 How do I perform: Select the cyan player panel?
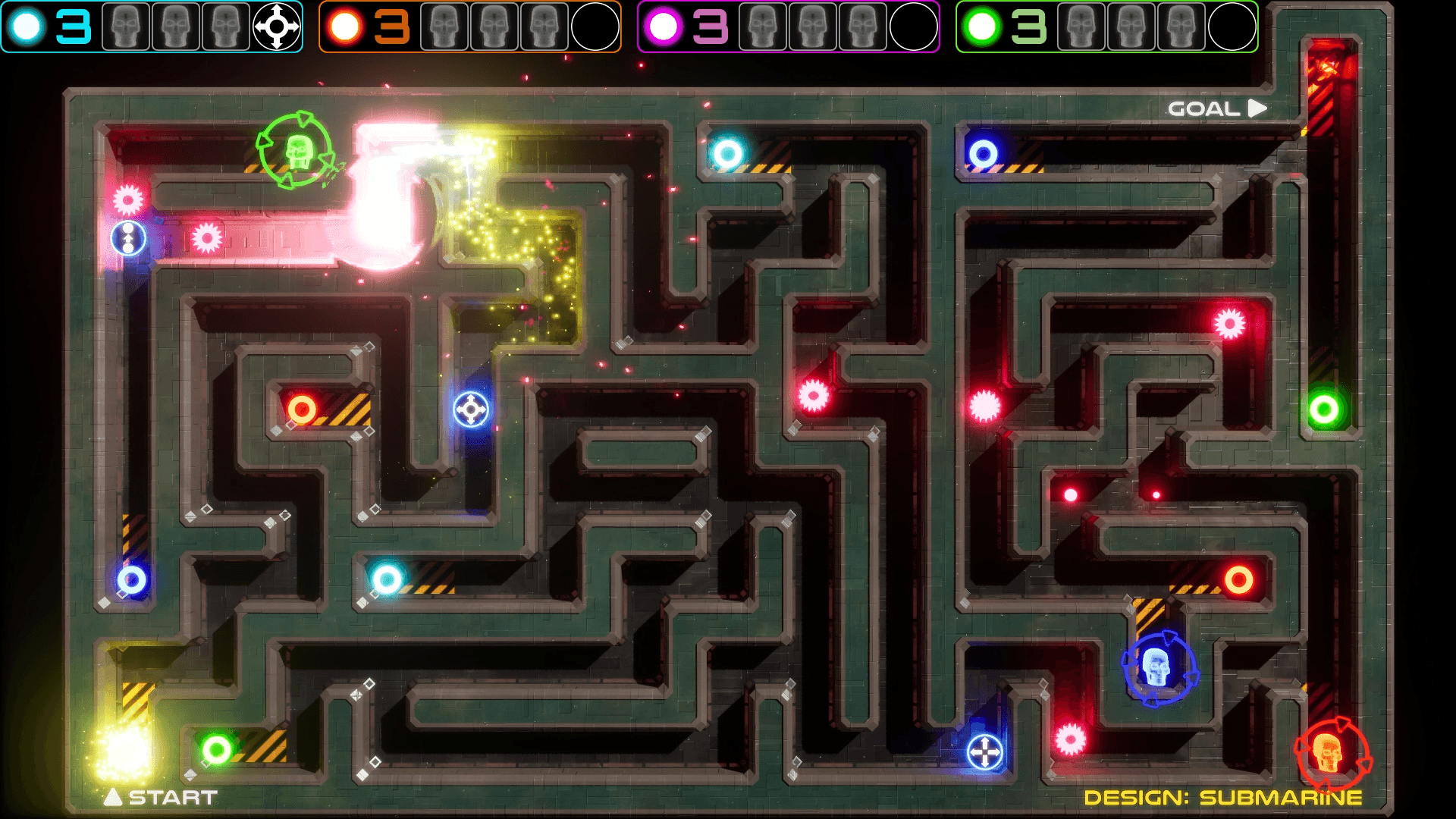152,25
